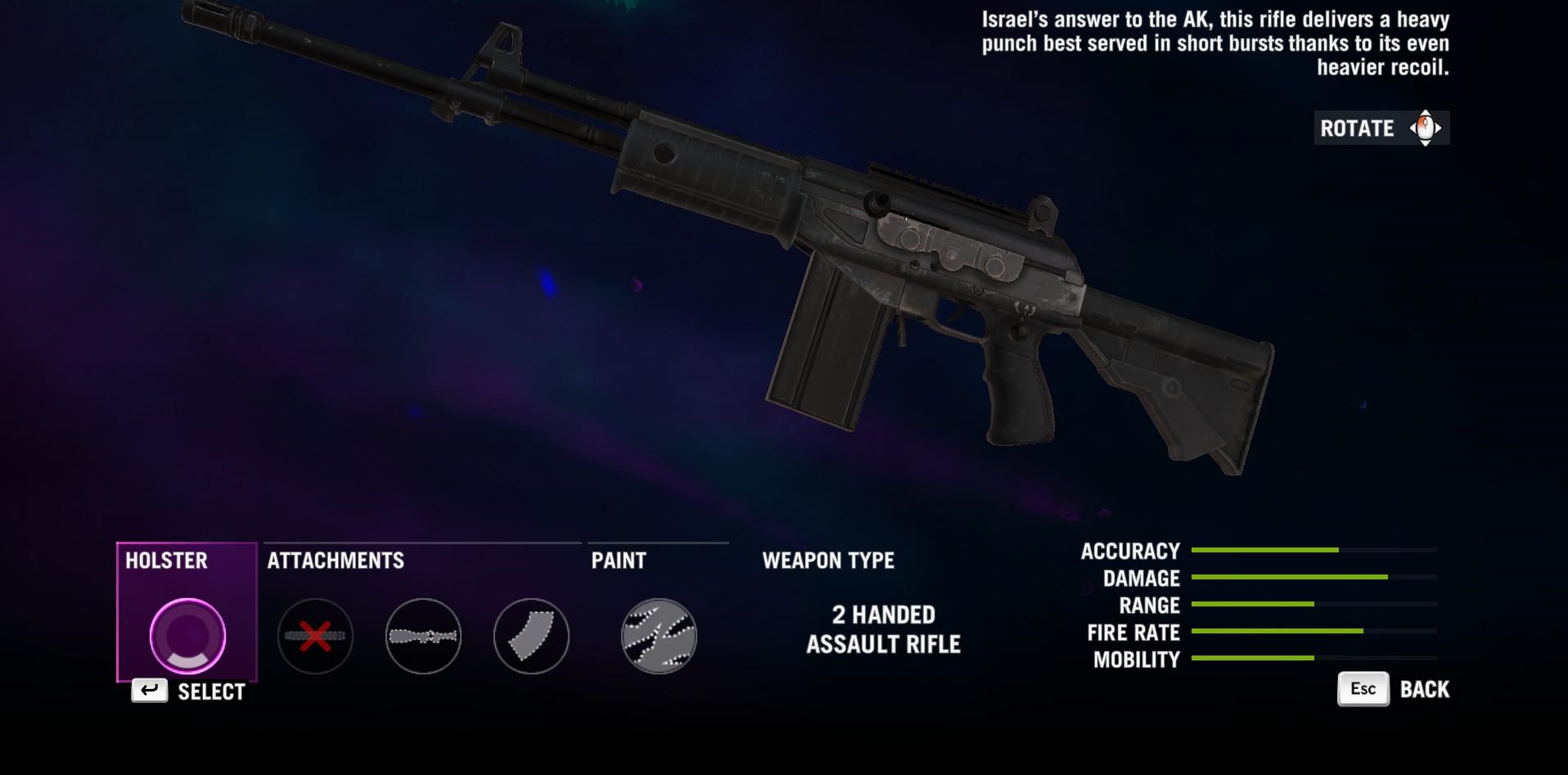
Task: Activate the Select button under Holster
Action: [x=189, y=692]
